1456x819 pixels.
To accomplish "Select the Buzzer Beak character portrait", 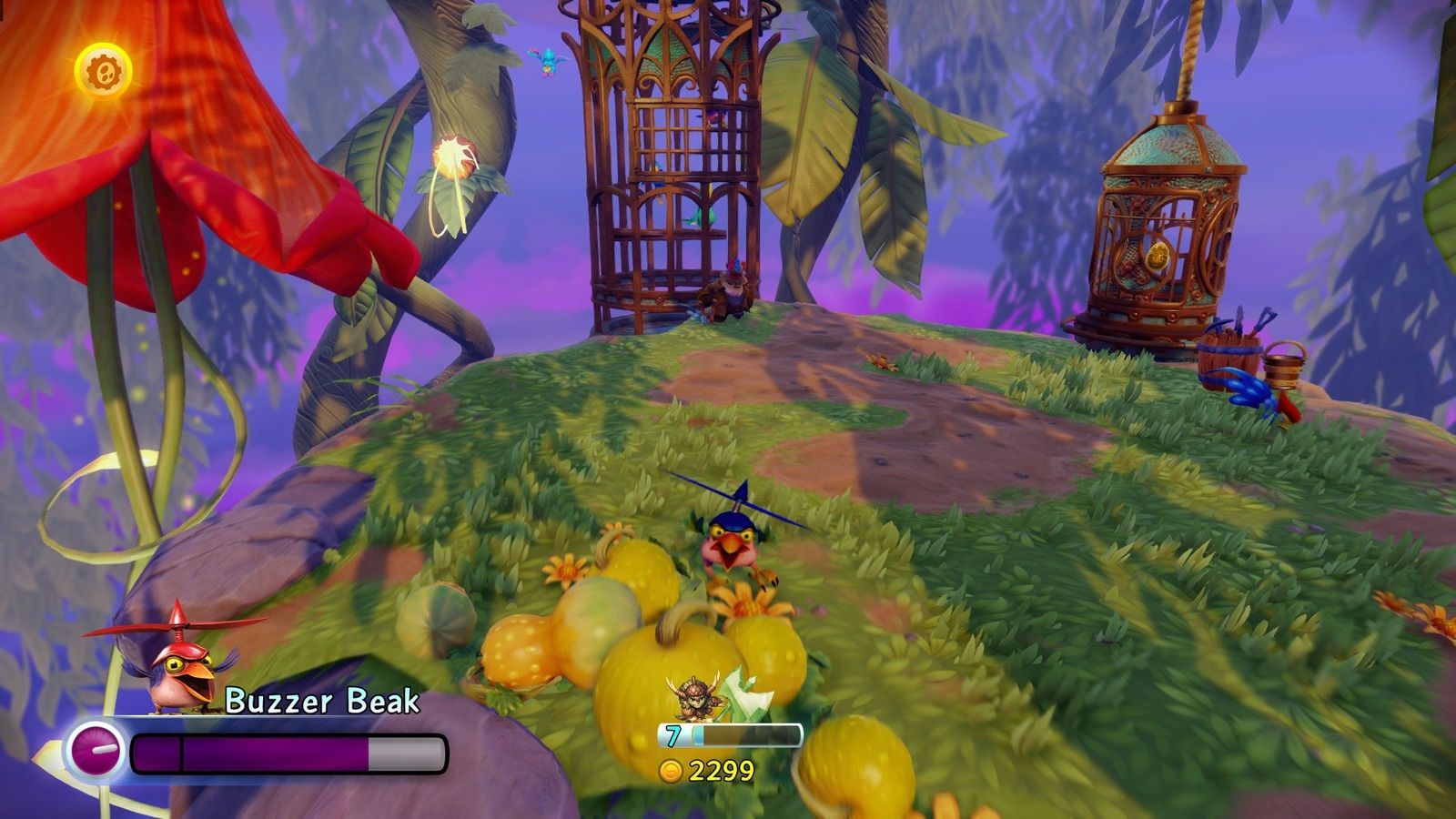I will coord(177,669).
